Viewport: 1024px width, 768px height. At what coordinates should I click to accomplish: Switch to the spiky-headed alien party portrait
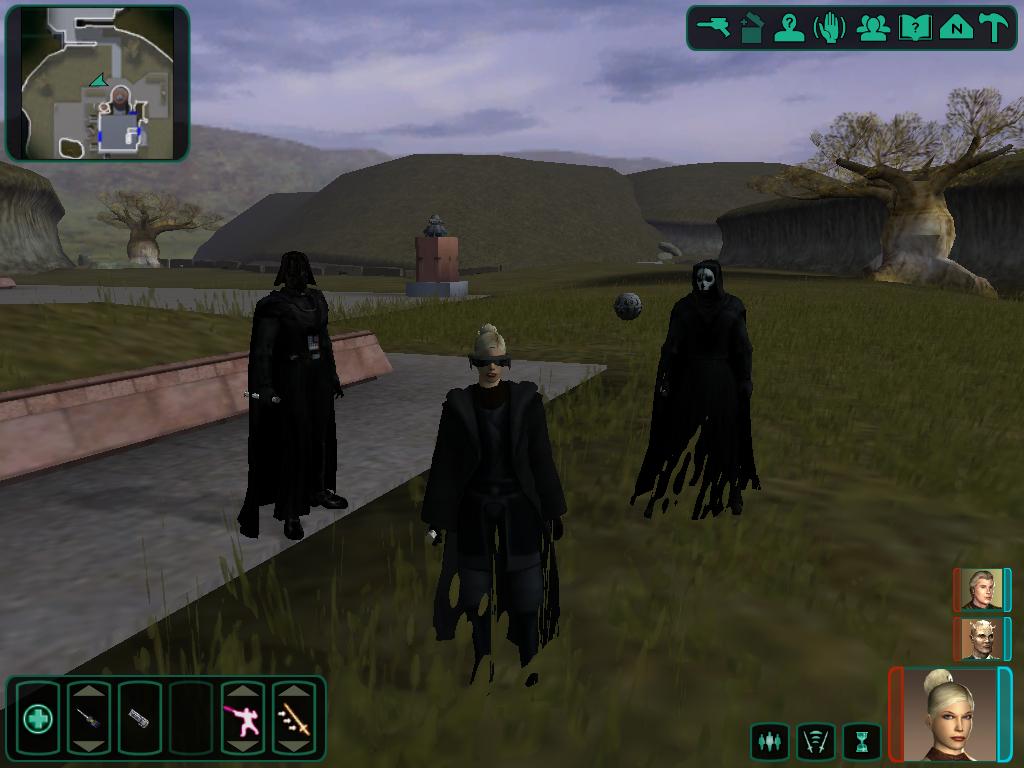click(x=981, y=638)
